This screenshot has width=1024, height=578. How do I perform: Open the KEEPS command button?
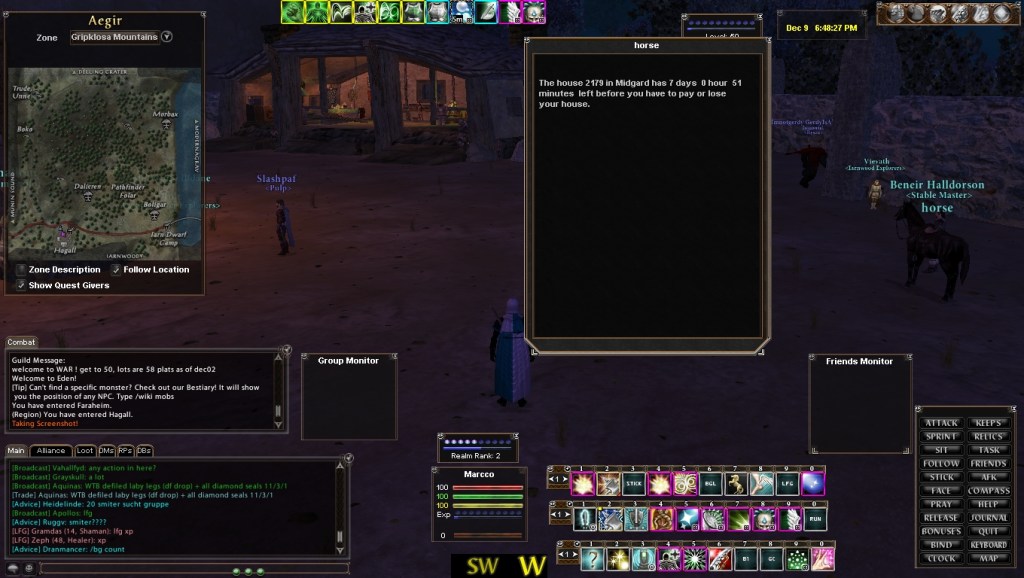click(988, 423)
